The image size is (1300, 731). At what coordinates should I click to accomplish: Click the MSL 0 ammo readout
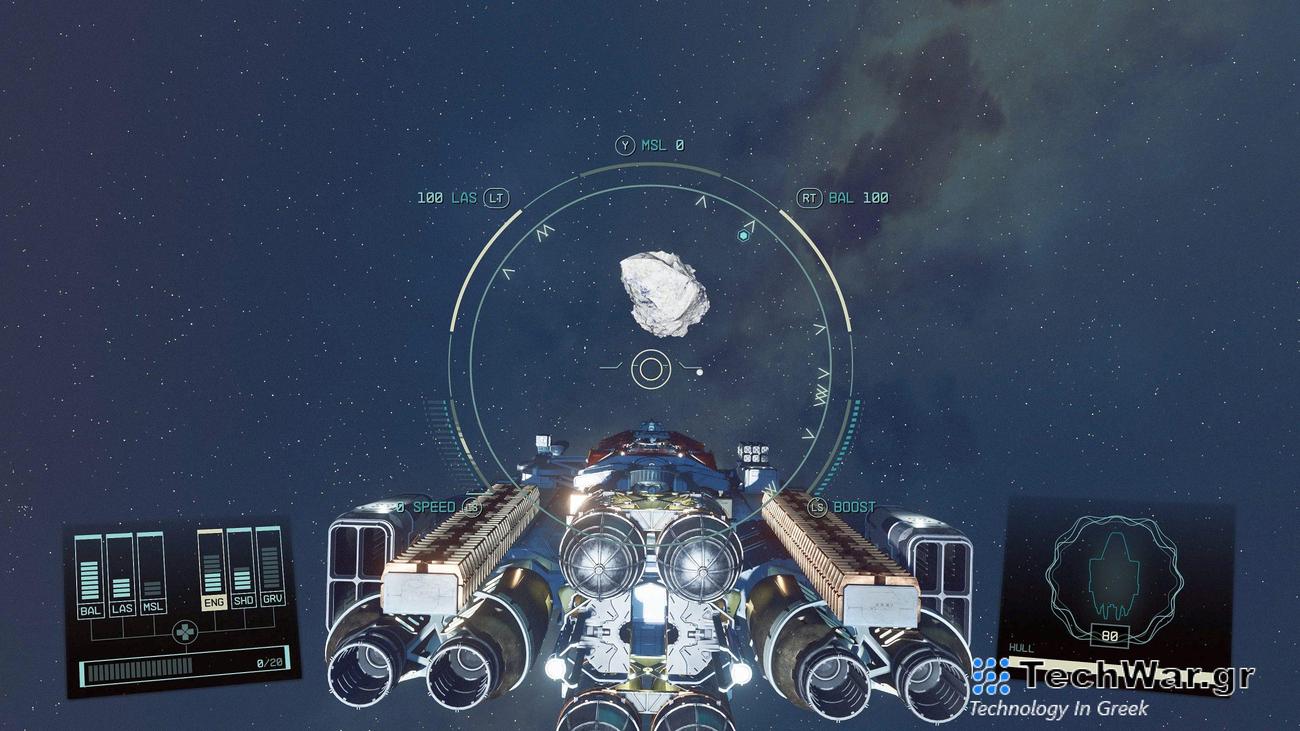click(x=662, y=143)
